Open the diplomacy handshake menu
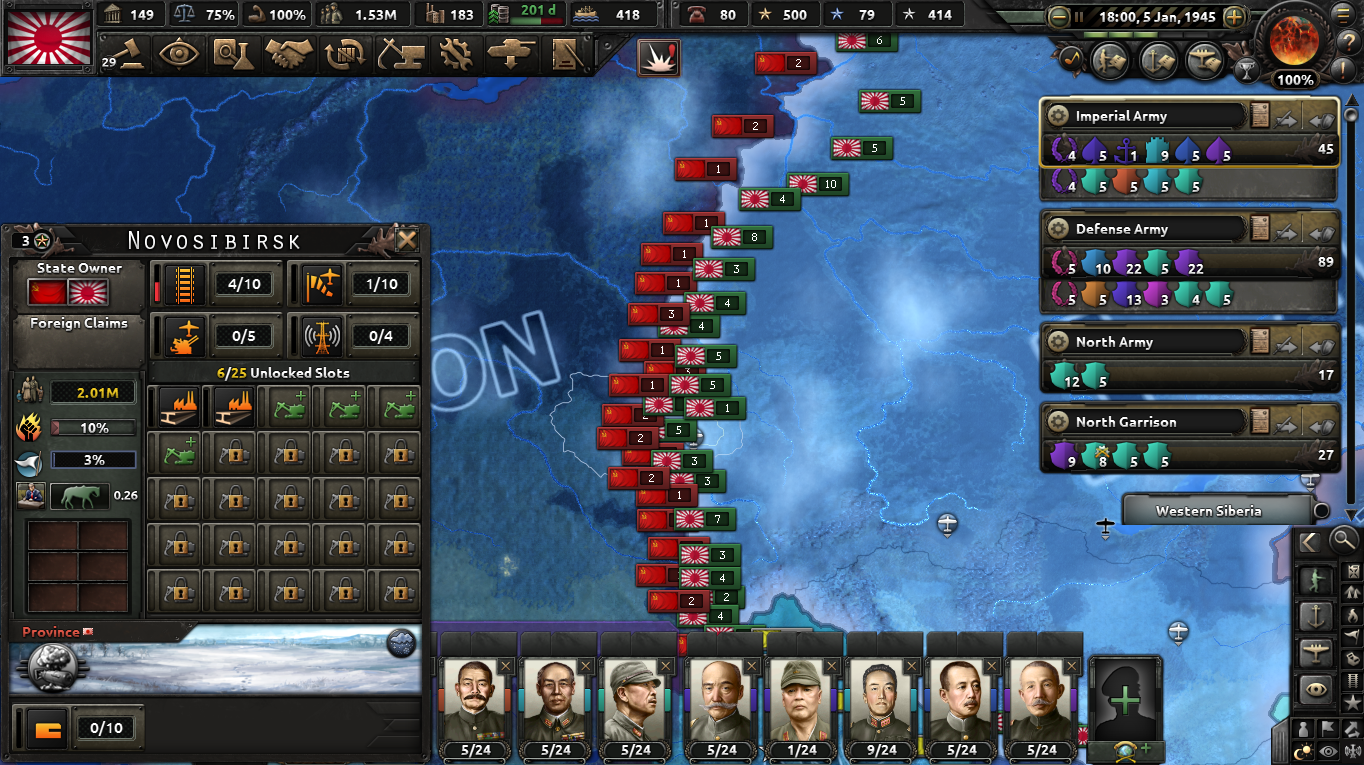The image size is (1364, 765). [x=290, y=54]
